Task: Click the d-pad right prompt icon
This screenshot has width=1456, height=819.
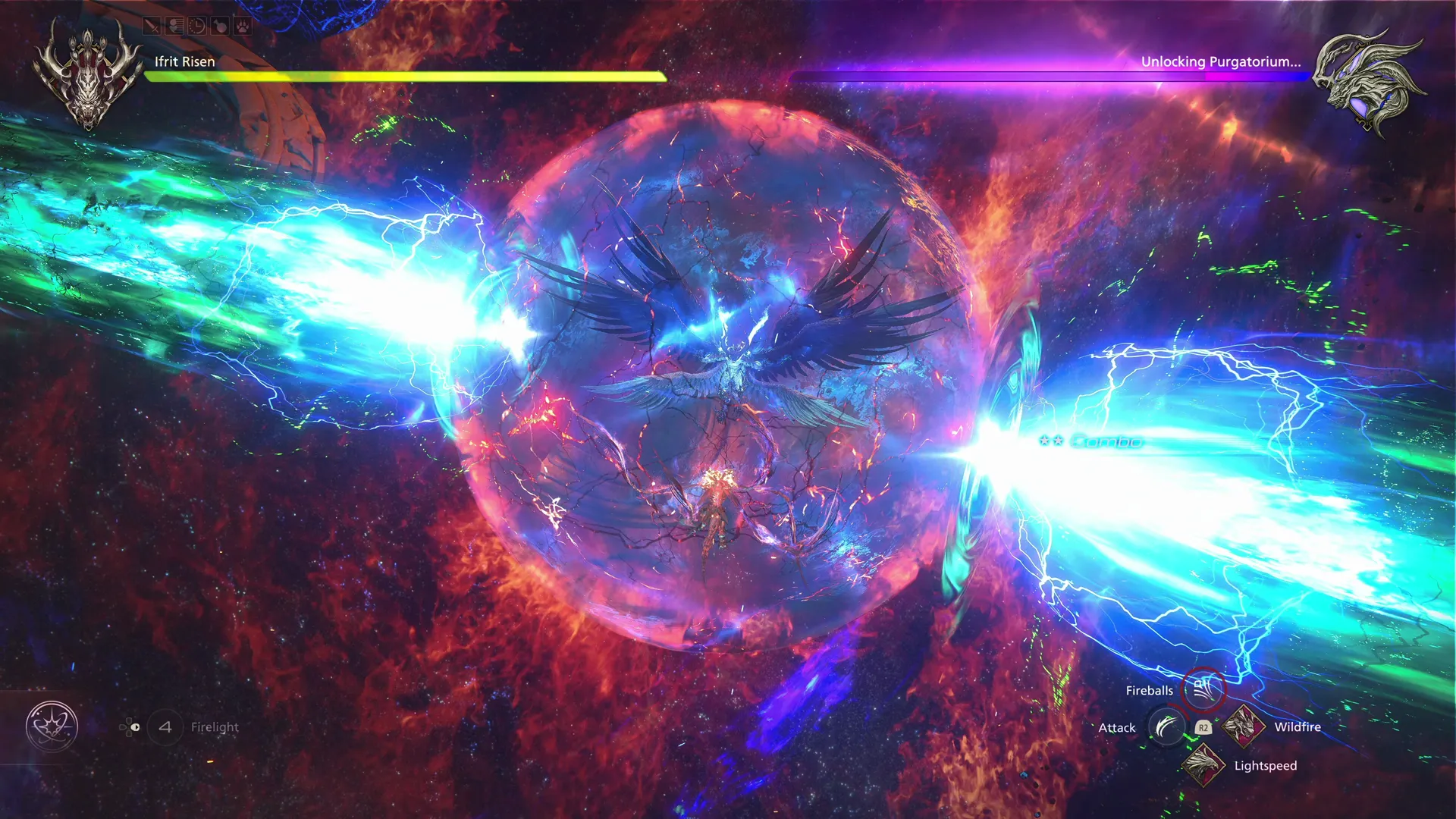Action: point(133,727)
